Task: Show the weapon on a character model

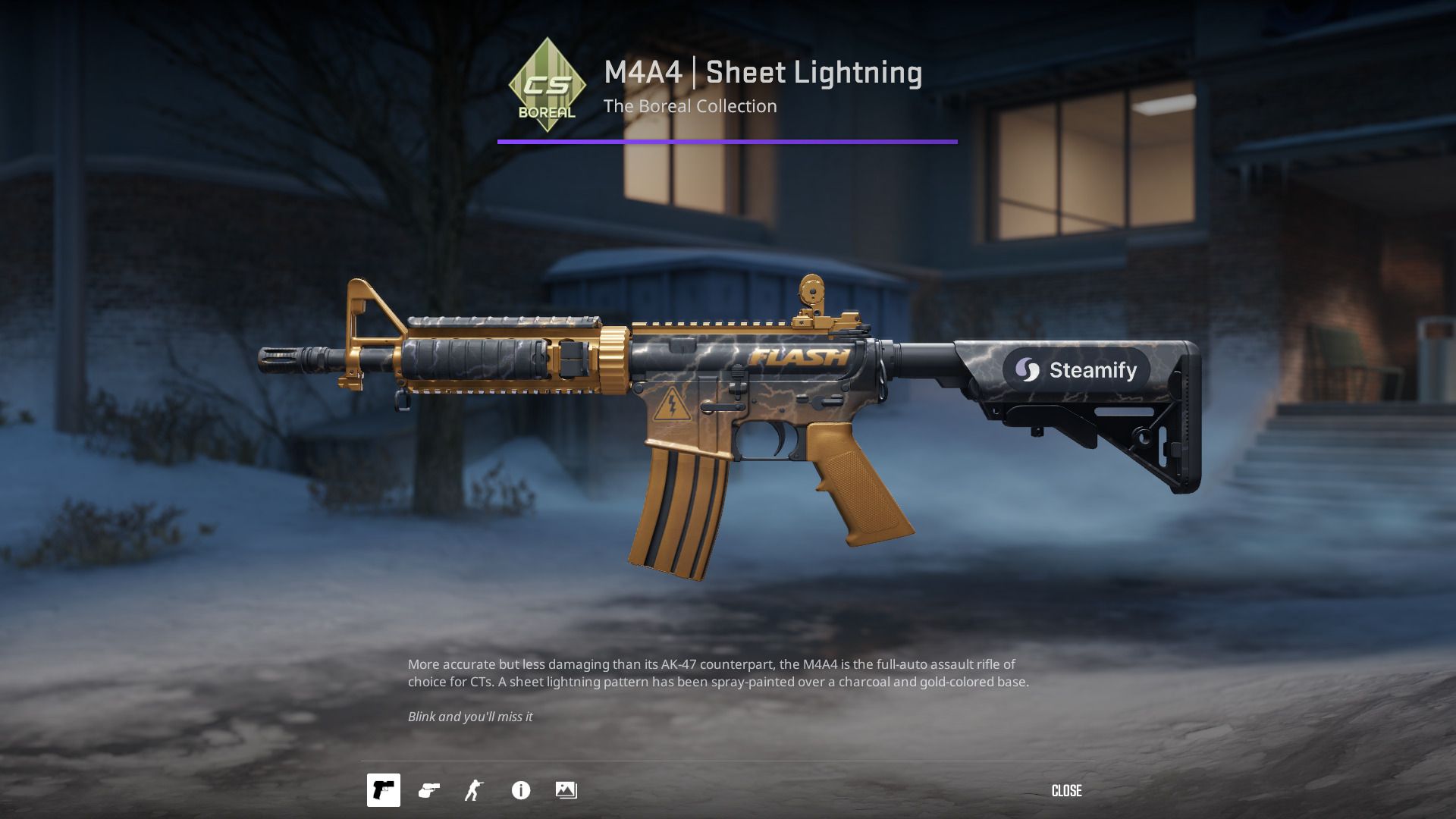Action: pyautogui.click(x=474, y=790)
